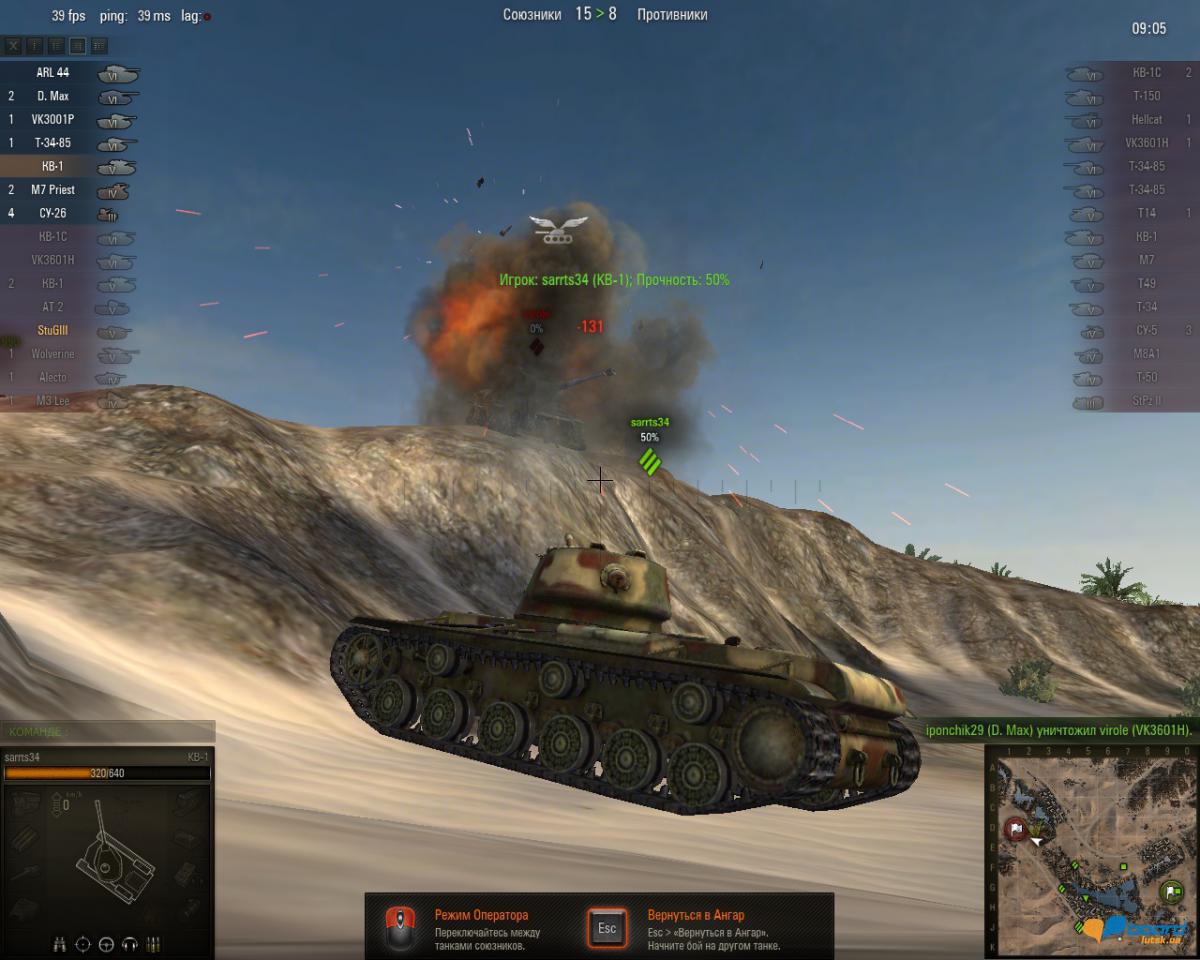
Task: Choose the Hellcat in the enemy list
Action: [x=1145, y=120]
